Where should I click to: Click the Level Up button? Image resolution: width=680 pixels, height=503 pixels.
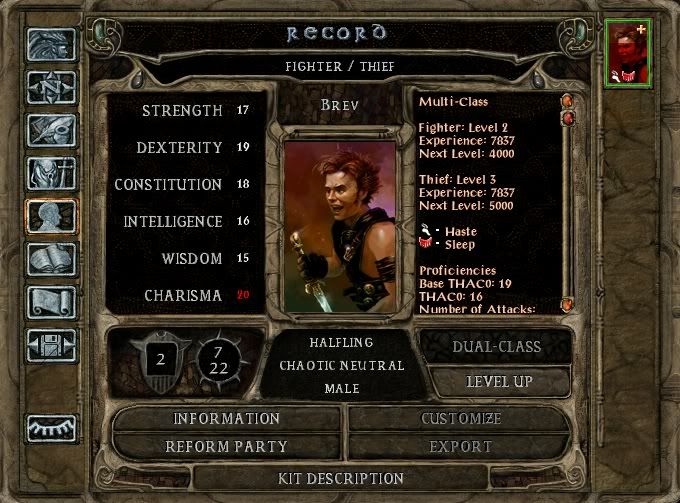499,381
